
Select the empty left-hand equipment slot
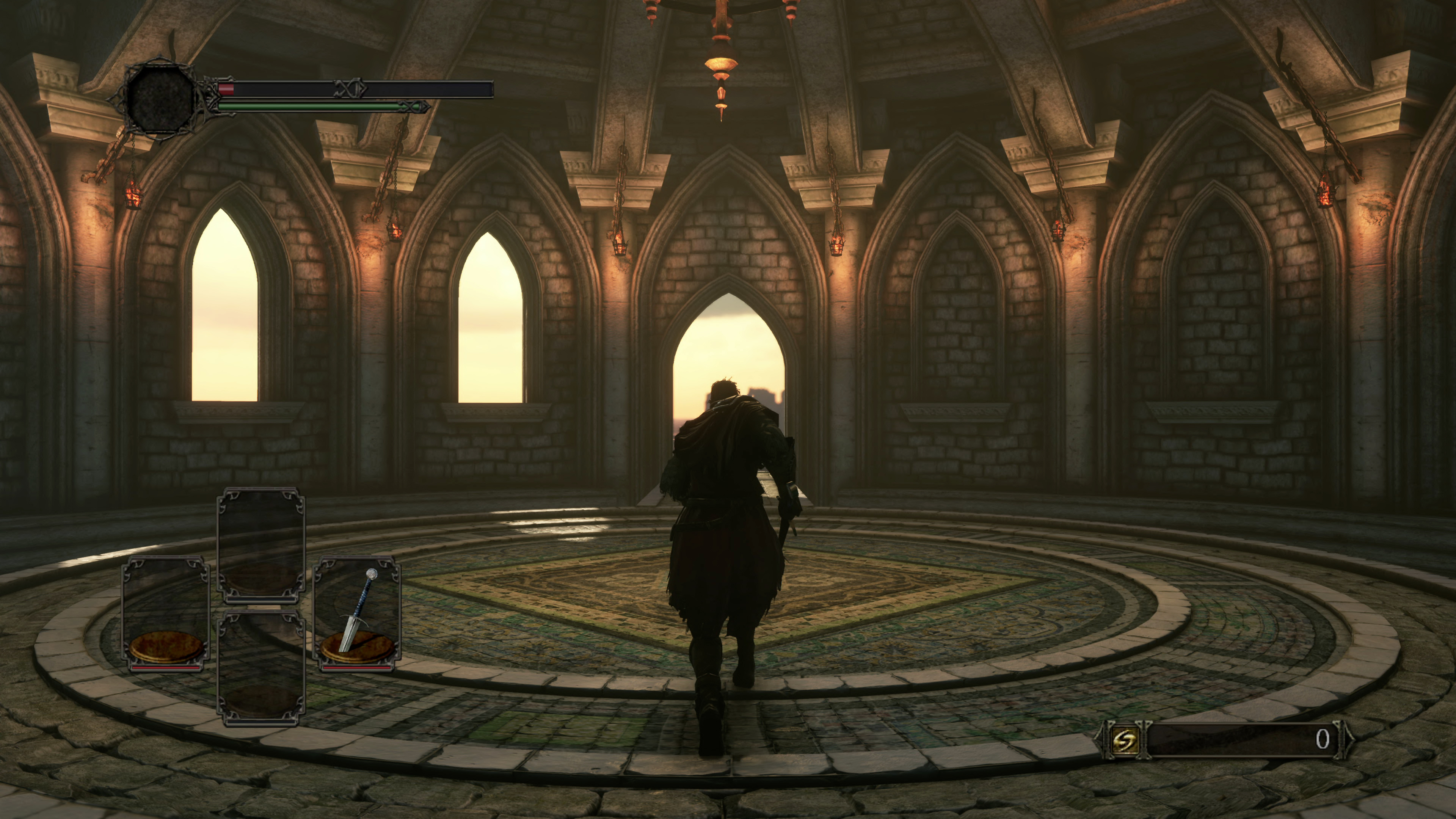[x=166, y=614]
